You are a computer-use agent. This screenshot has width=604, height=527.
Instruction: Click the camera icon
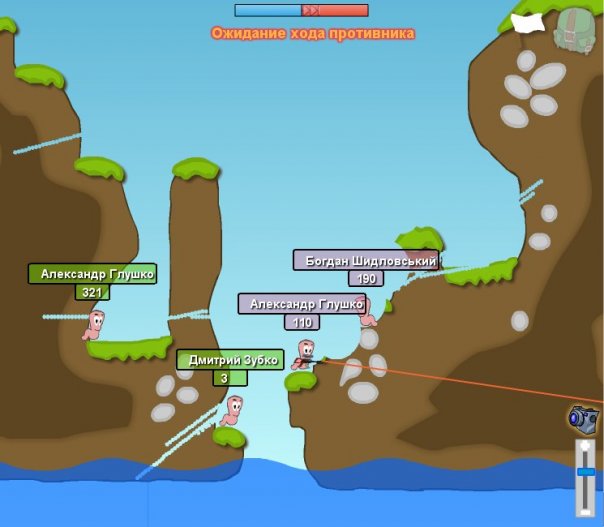click(582, 416)
